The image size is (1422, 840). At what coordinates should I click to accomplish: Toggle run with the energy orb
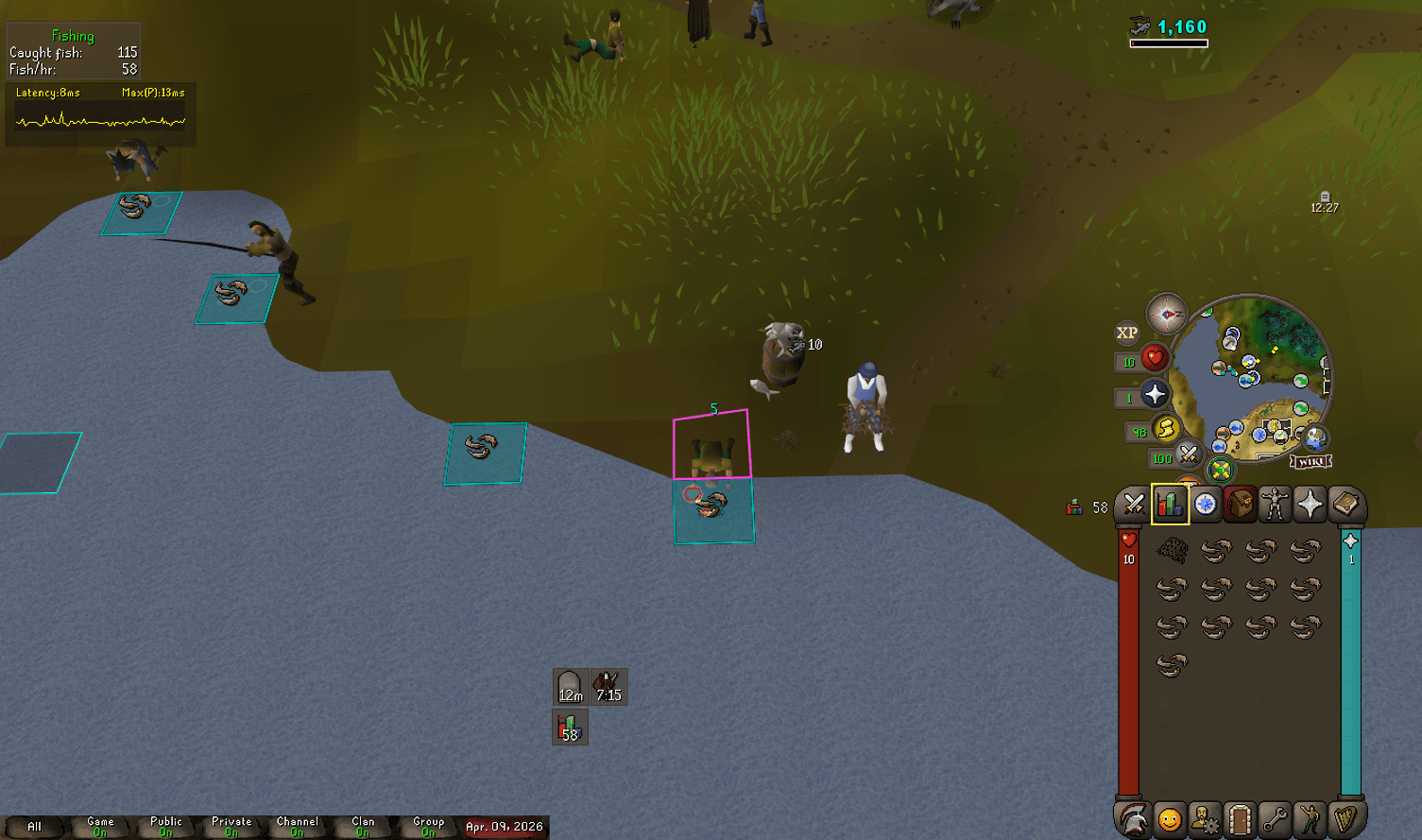1166,429
